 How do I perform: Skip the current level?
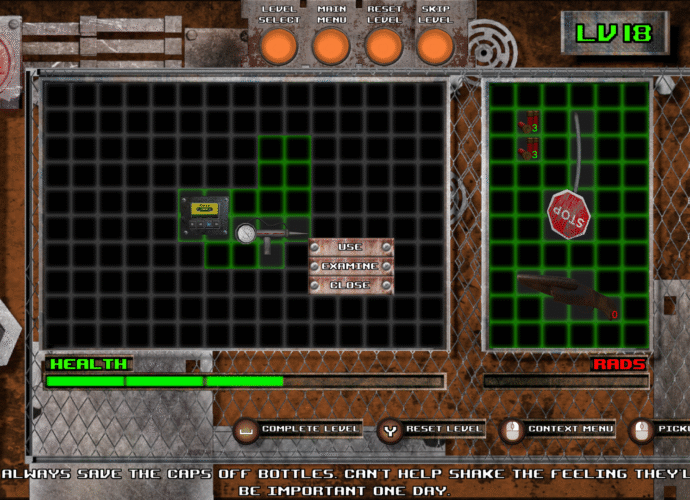pos(435,45)
